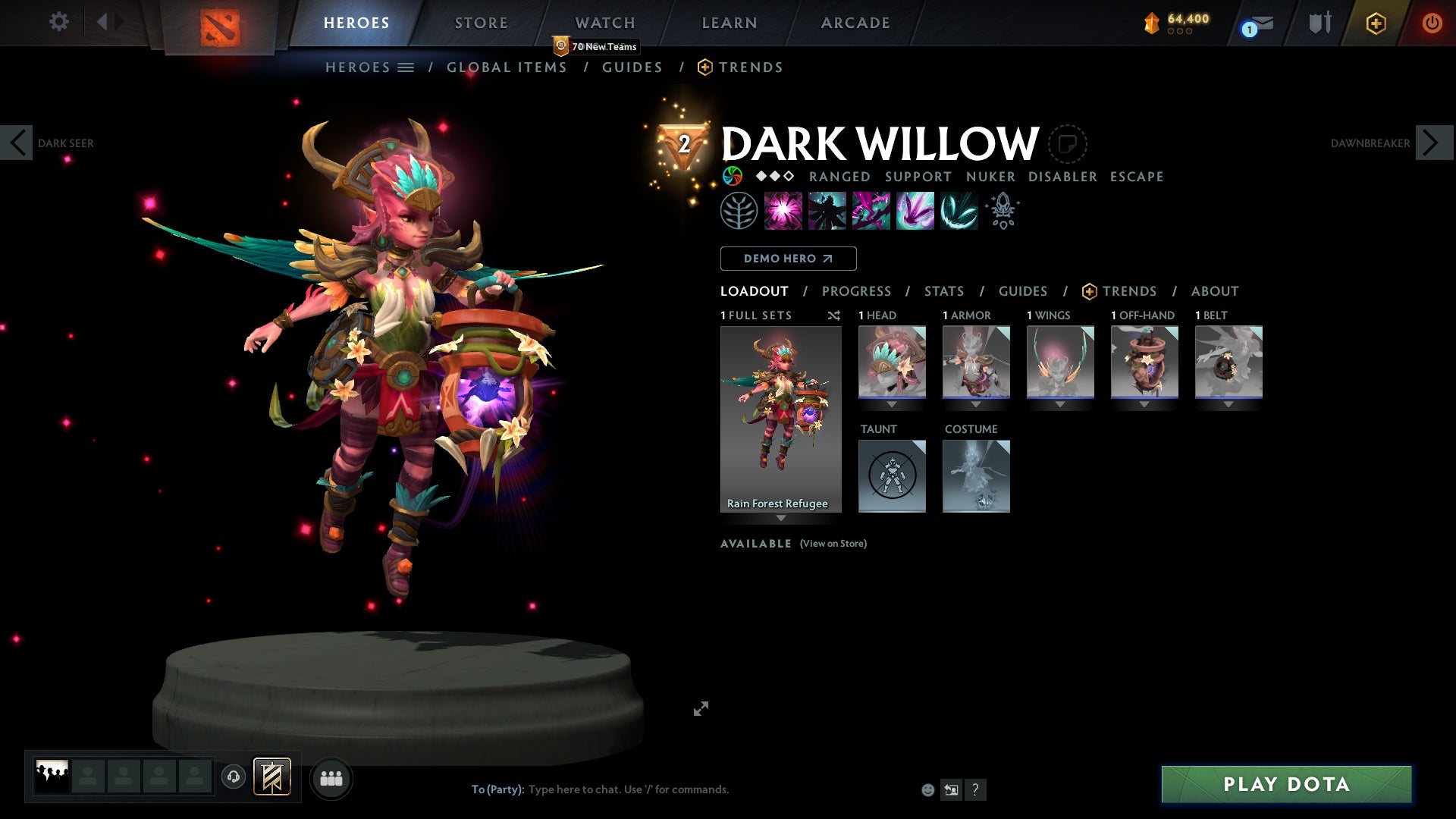Viewport: 1456px width, 819px height.
Task: Switch to the ARCADE tab
Action: 855,23
